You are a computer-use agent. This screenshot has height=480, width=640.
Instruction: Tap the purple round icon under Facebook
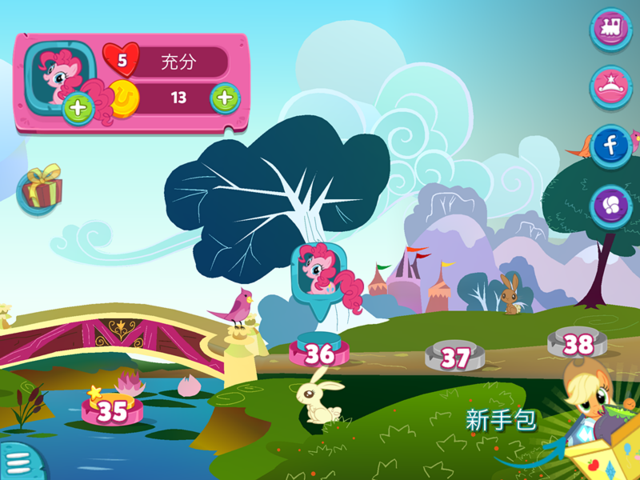point(609,206)
